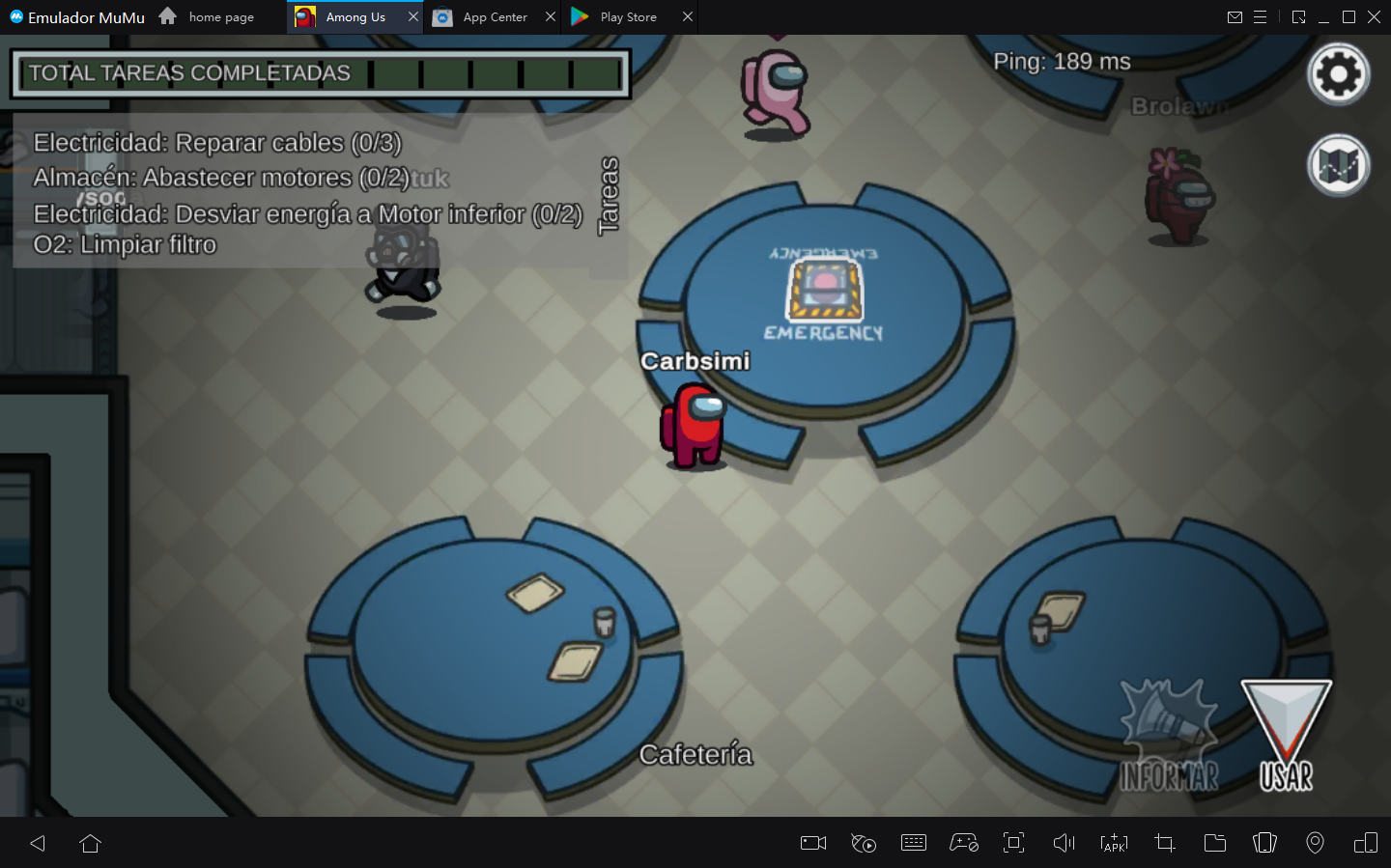Switch to the Play Store tab

[x=628, y=17]
